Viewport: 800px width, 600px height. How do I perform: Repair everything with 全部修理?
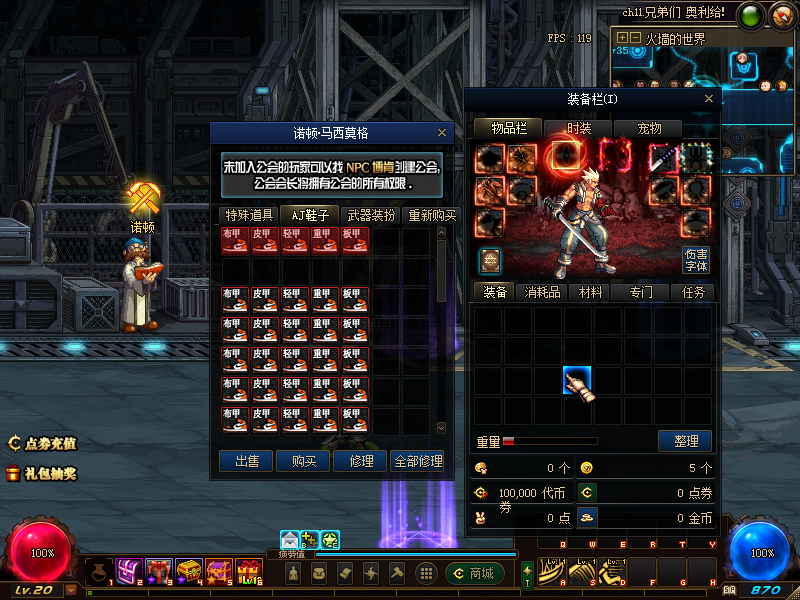coord(417,461)
